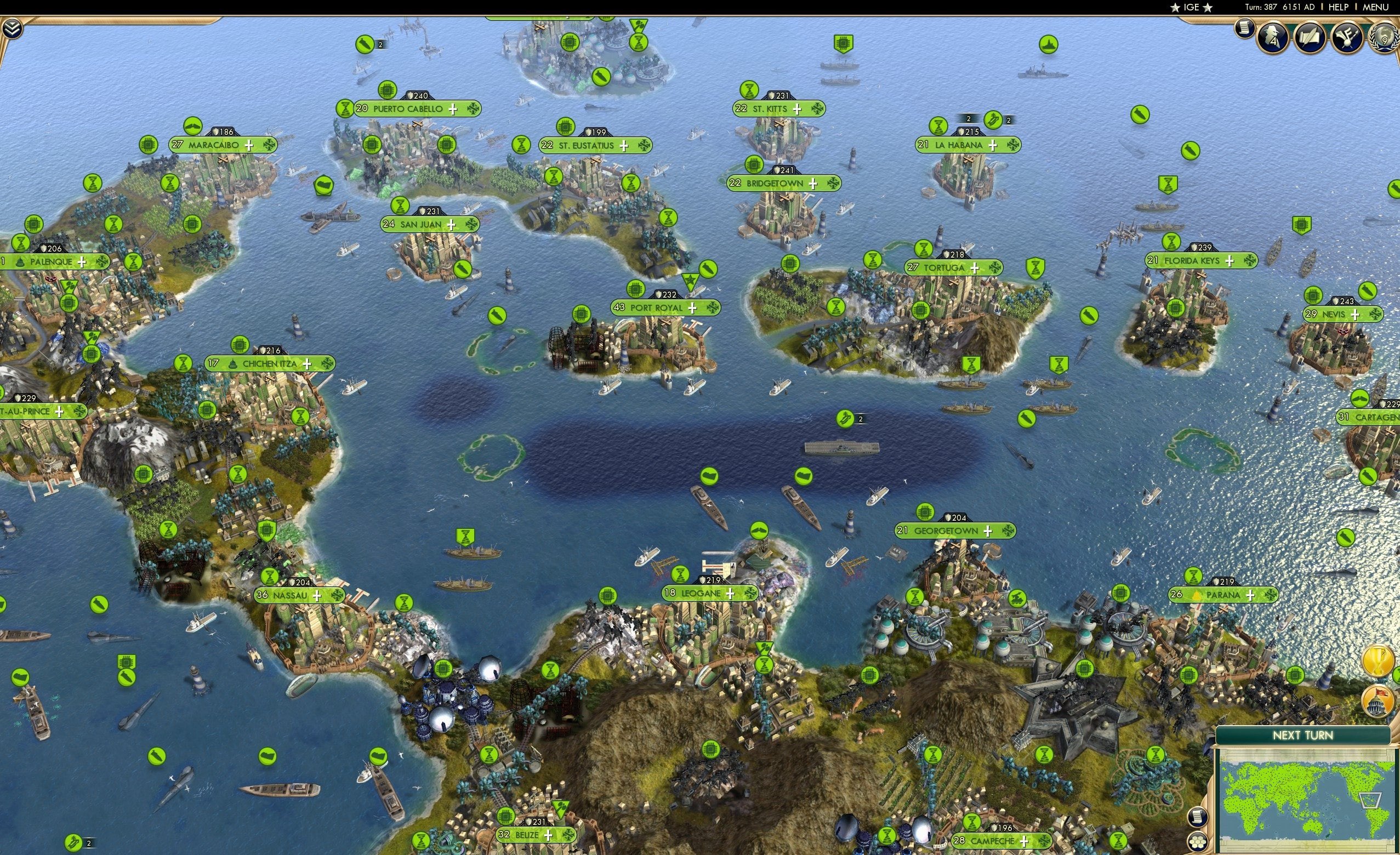Click the viewport rectangle on the minimap
The image size is (1400, 855).
1370,800
